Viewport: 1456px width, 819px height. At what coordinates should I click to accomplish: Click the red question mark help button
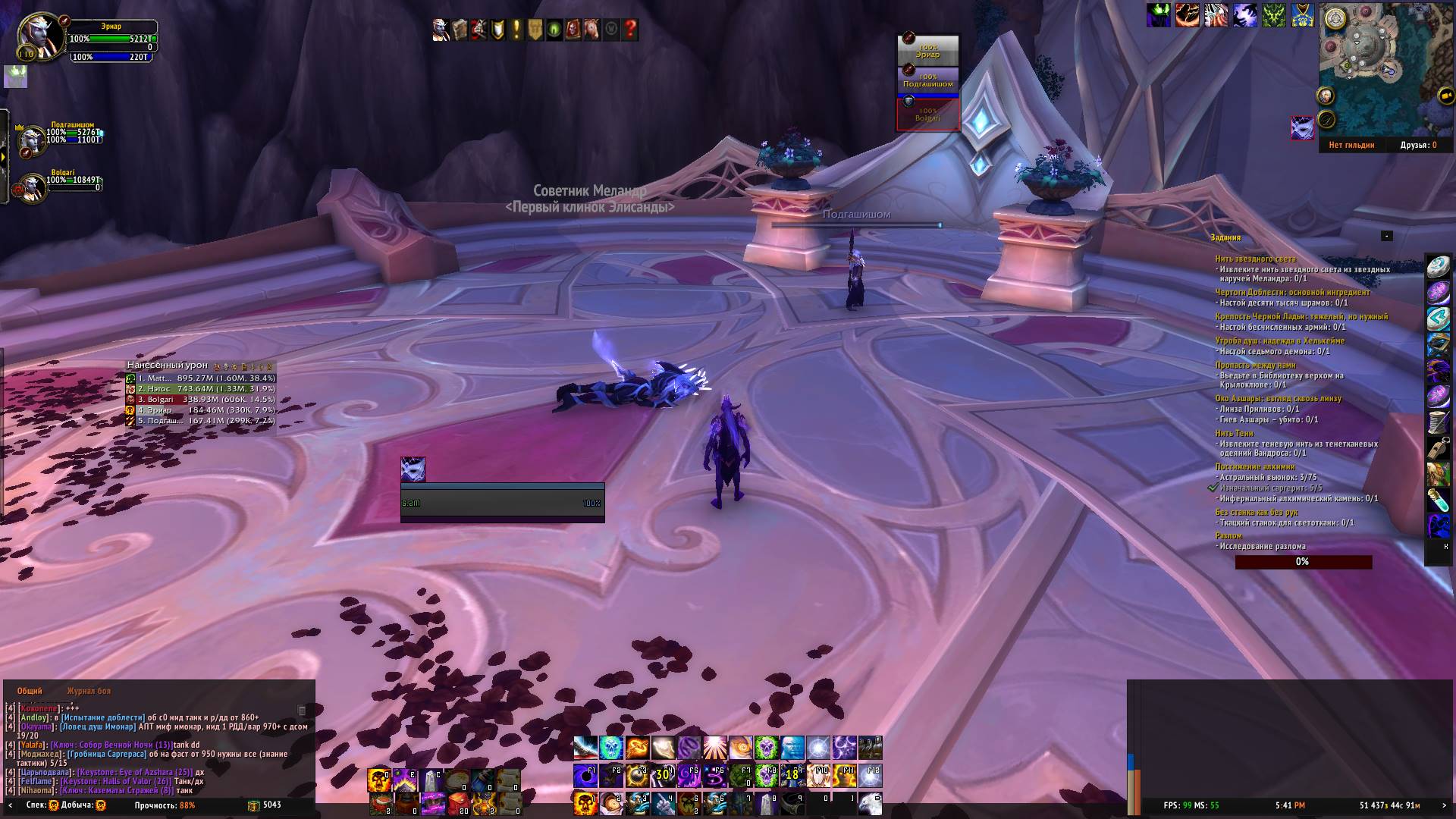coord(630,30)
